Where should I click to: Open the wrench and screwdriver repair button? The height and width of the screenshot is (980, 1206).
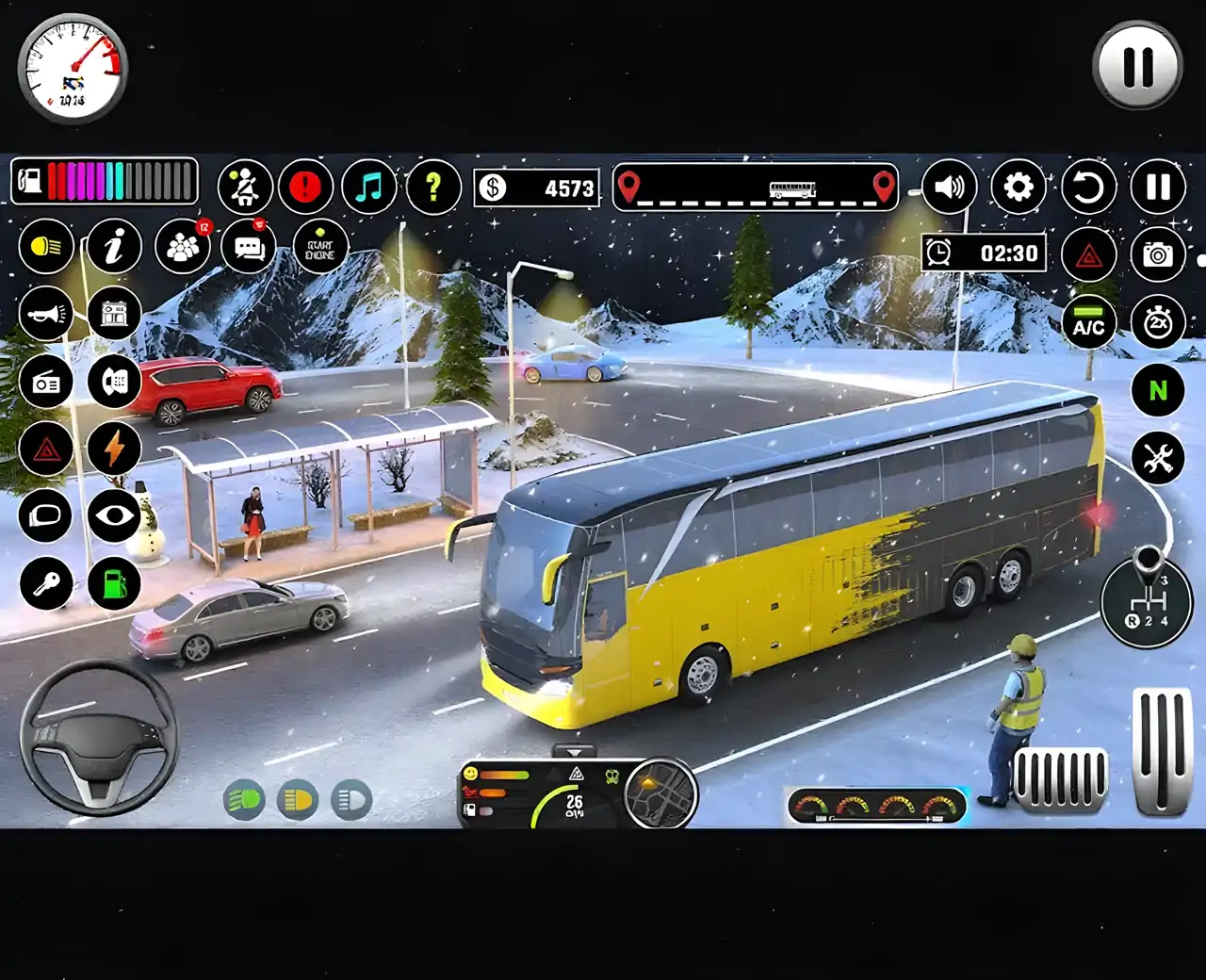tap(1157, 458)
